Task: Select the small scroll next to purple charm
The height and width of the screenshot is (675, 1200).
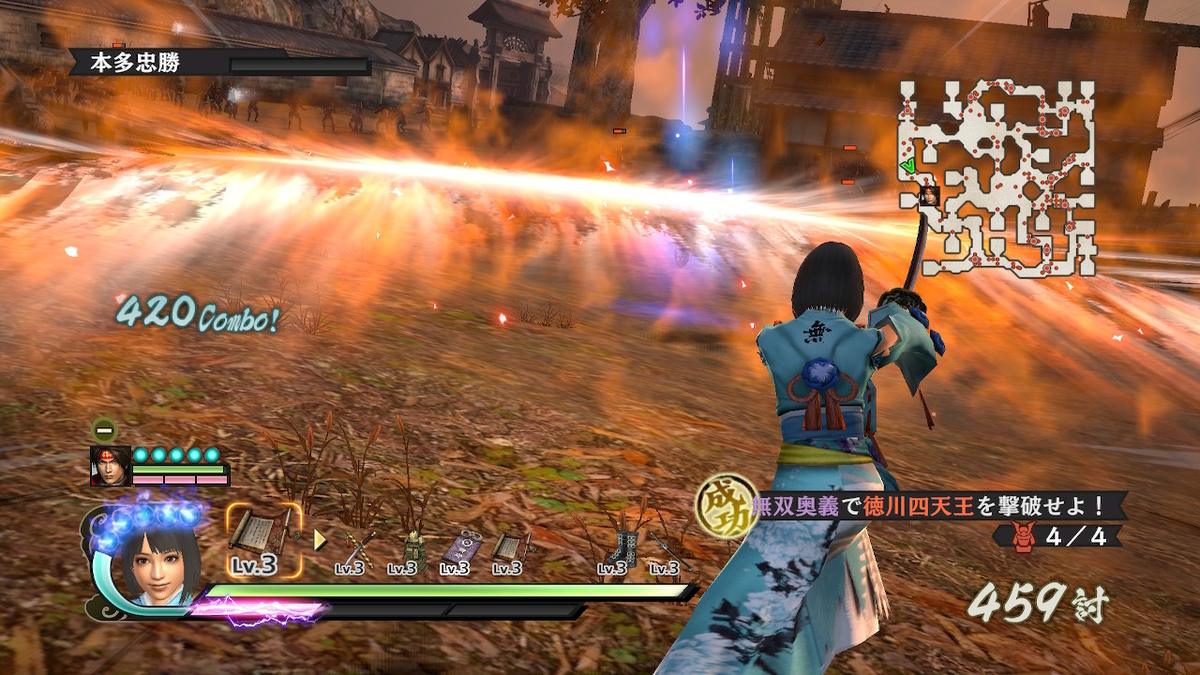Action: (511, 550)
